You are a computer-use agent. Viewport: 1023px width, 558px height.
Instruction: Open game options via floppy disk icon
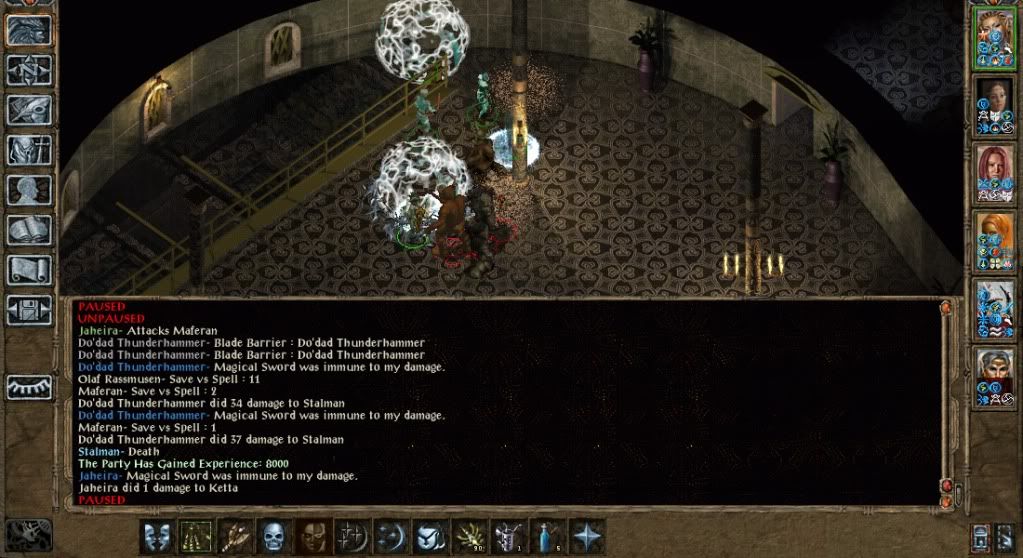coord(29,309)
